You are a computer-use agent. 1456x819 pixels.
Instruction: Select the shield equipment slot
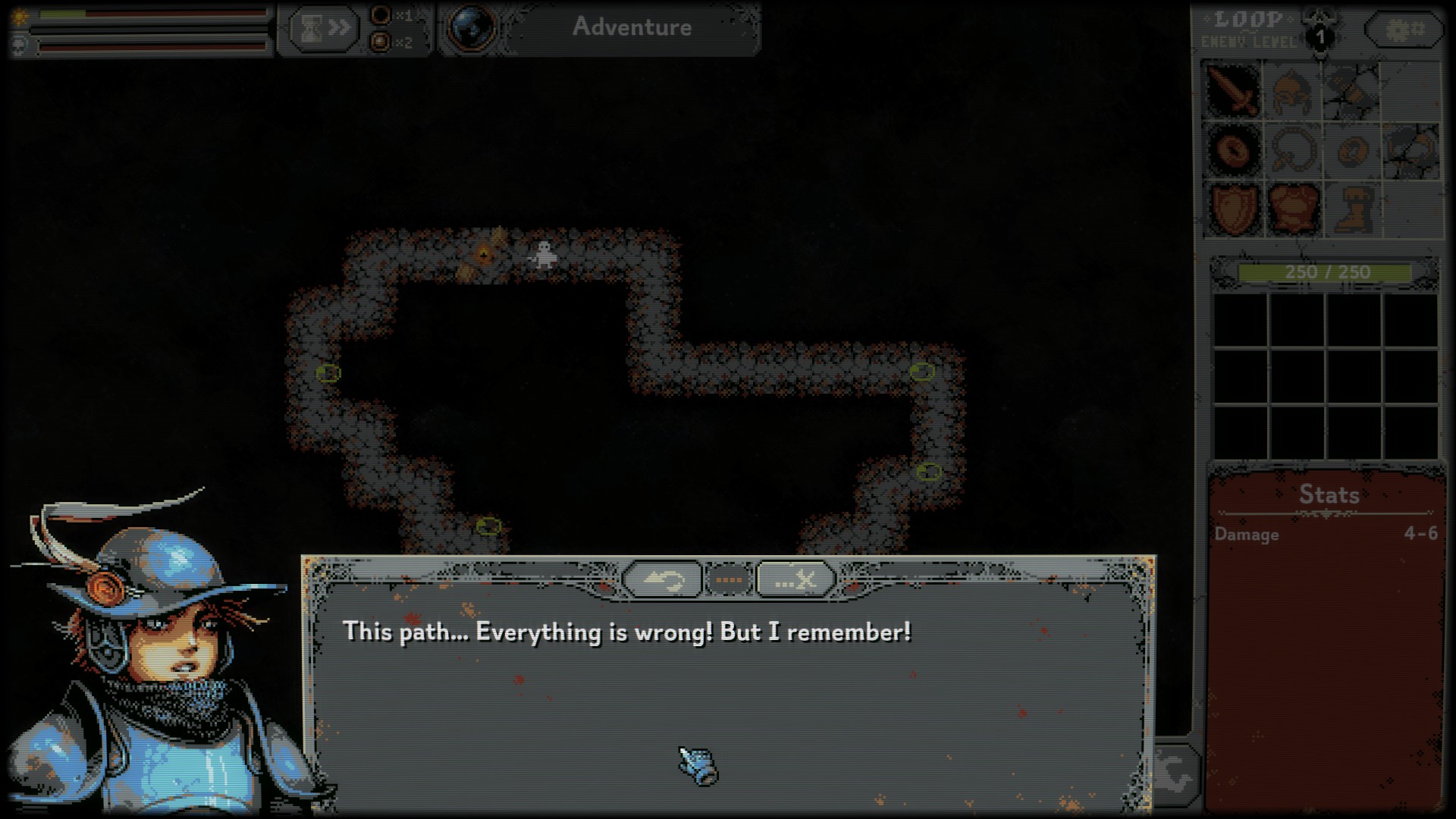(1233, 208)
